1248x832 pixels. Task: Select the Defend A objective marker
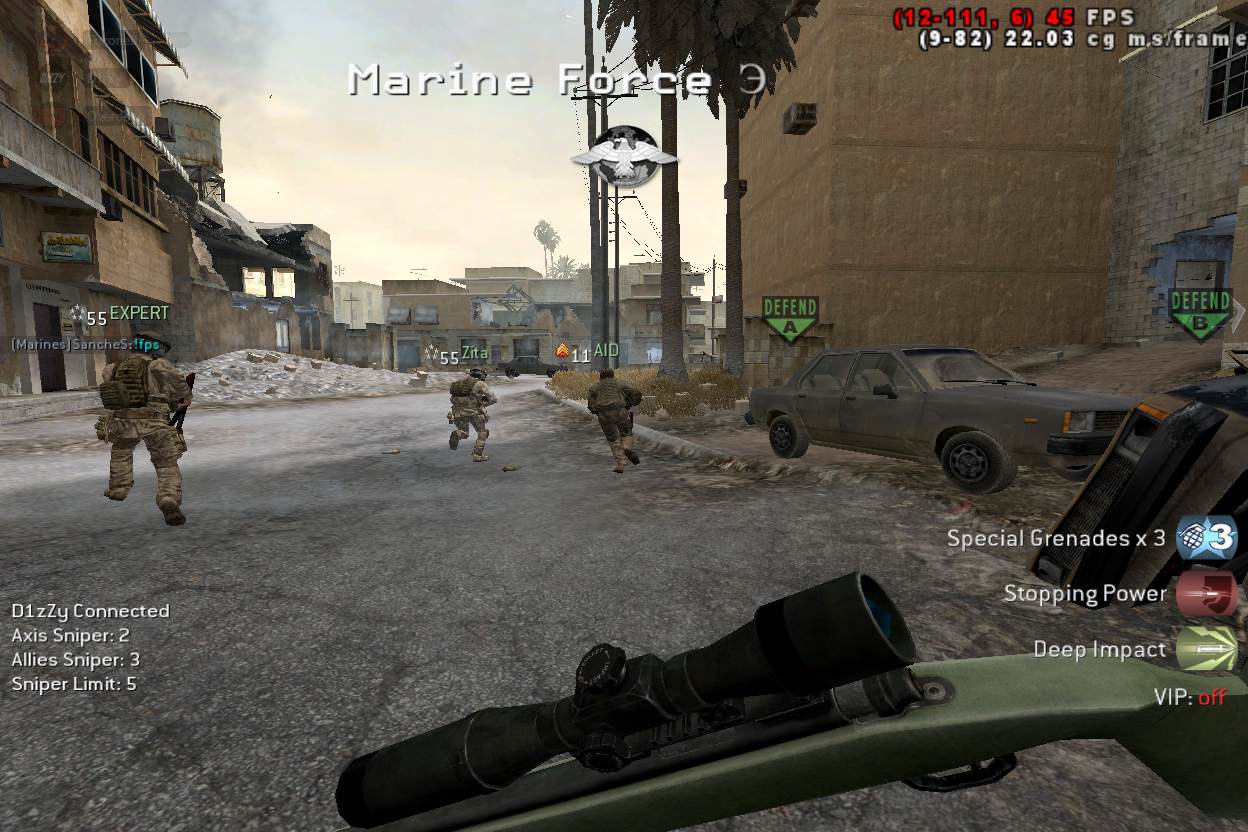[x=790, y=318]
